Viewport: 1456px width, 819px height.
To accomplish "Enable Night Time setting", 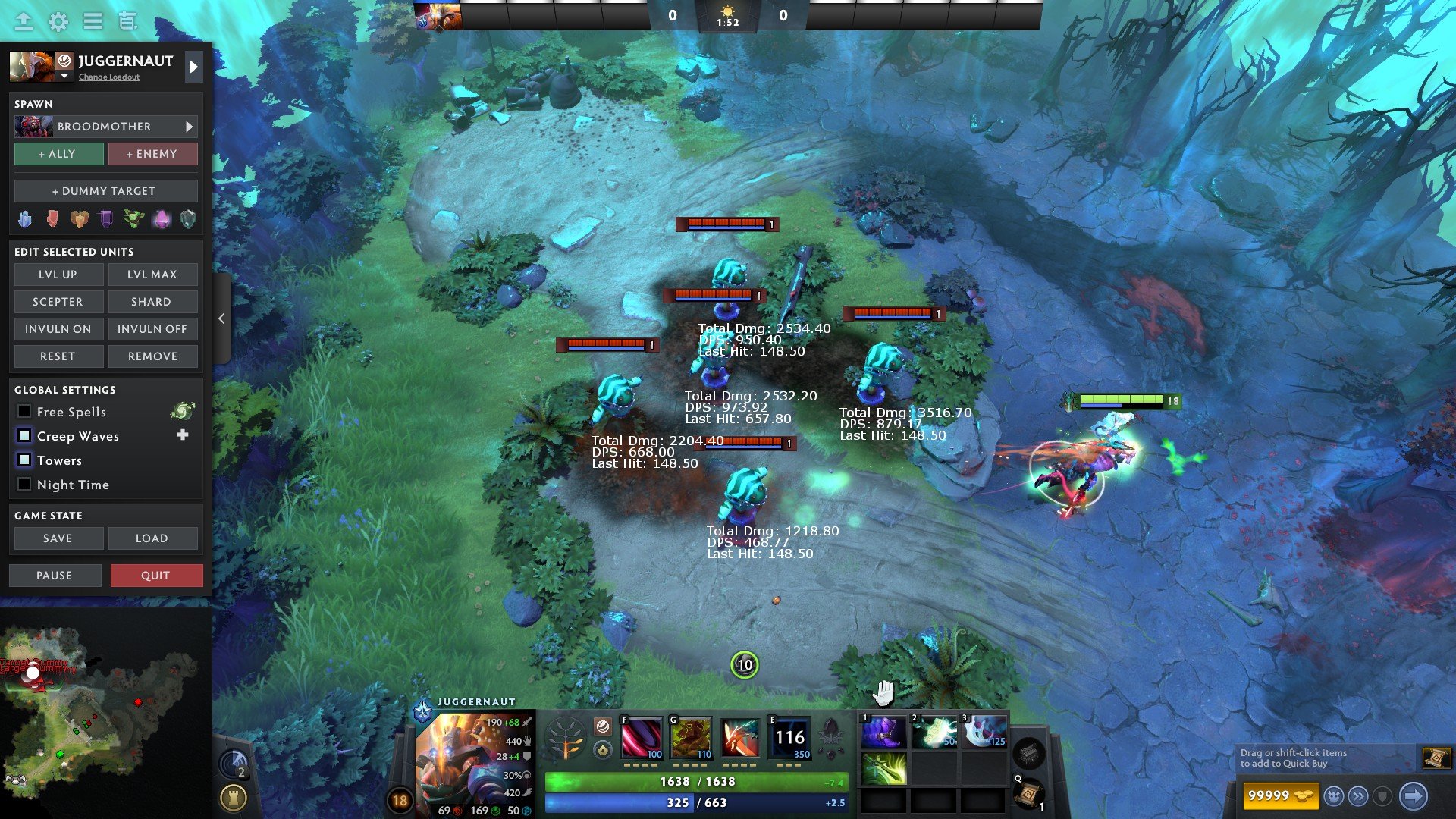I will tap(24, 485).
